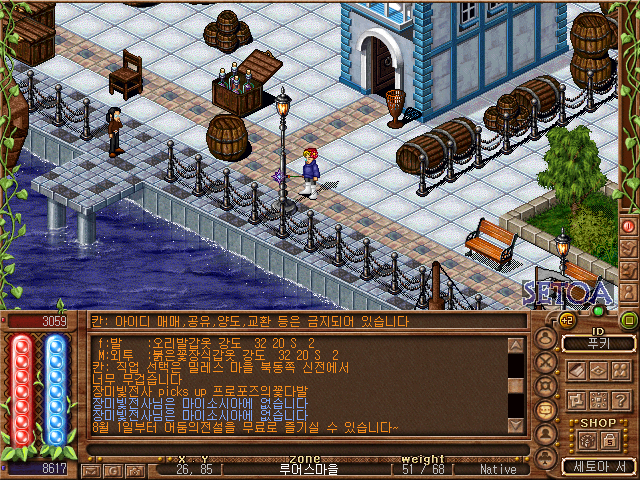The image size is (640, 480).
Task: Click the SHOP padlock icon button
Action: click(611, 440)
